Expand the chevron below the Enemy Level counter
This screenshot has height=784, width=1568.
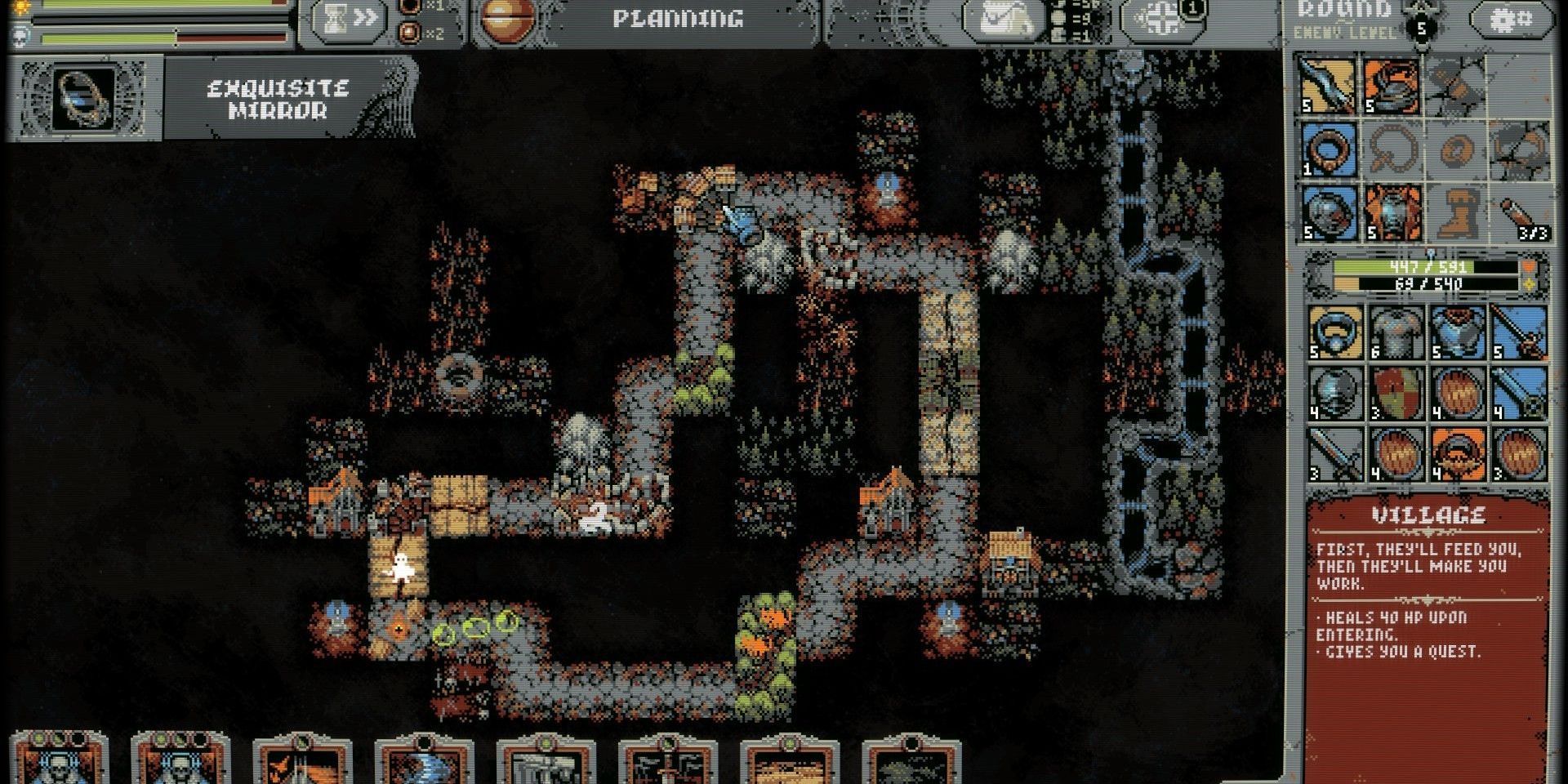(1421, 47)
